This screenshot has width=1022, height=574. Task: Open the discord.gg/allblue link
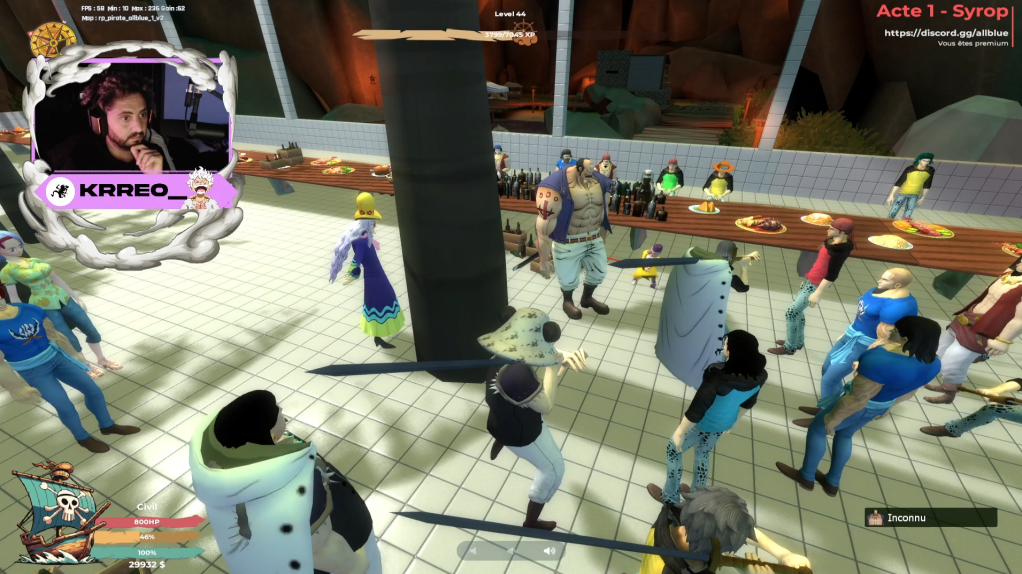pos(946,33)
